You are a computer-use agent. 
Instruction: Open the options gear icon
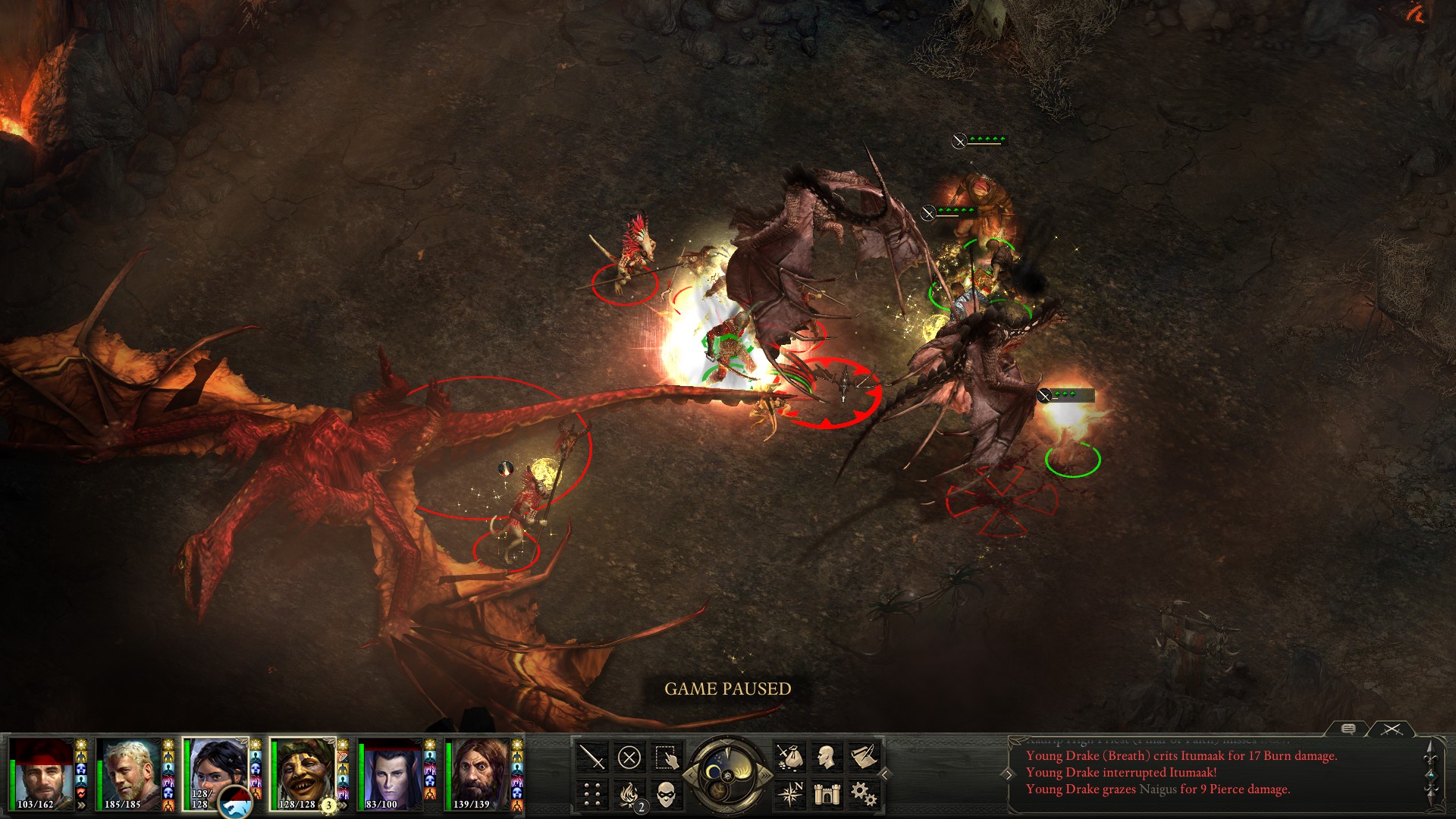(x=864, y=794)
